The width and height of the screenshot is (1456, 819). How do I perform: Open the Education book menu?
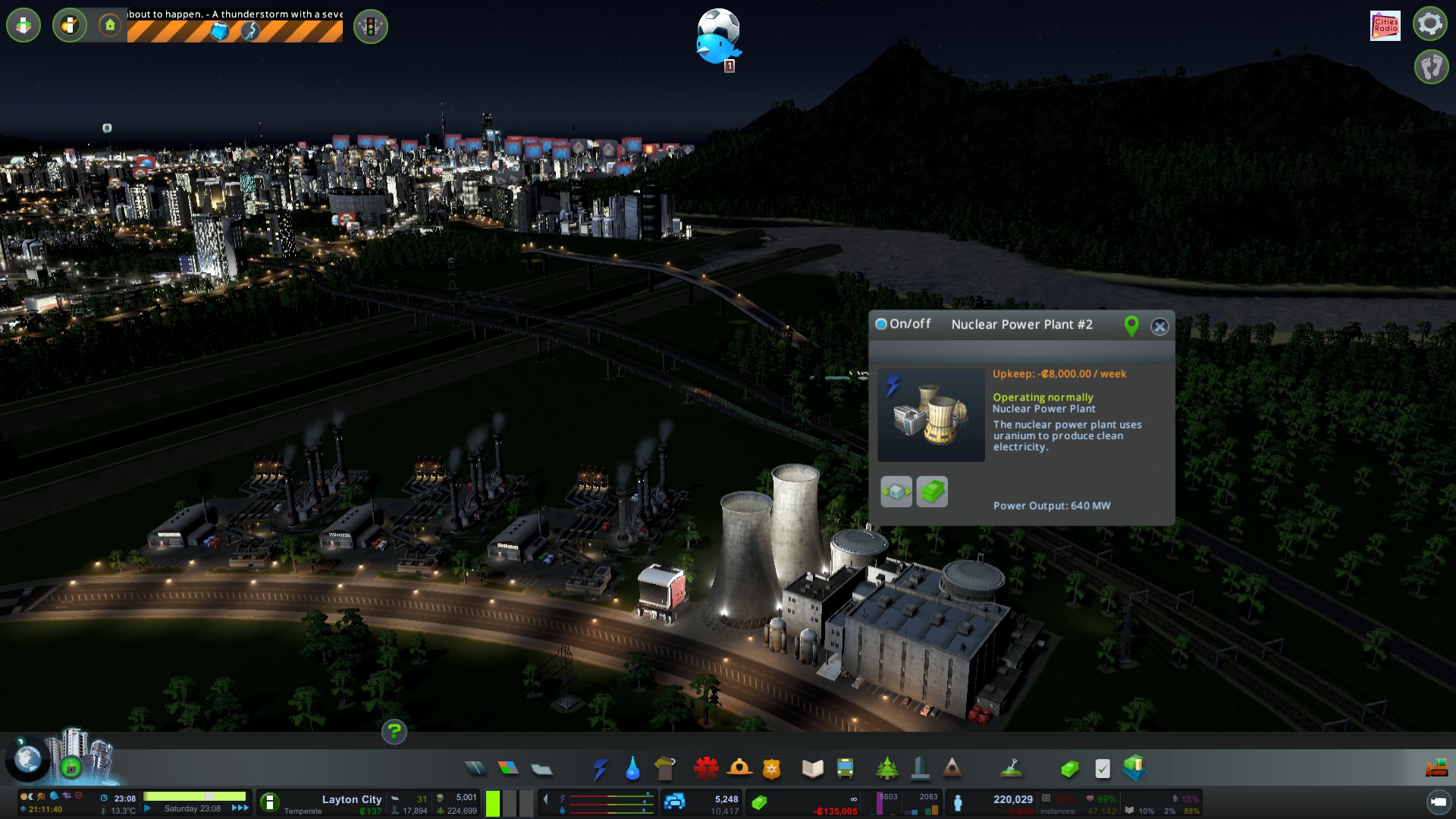pyautogui.click(x=812, y=769)
